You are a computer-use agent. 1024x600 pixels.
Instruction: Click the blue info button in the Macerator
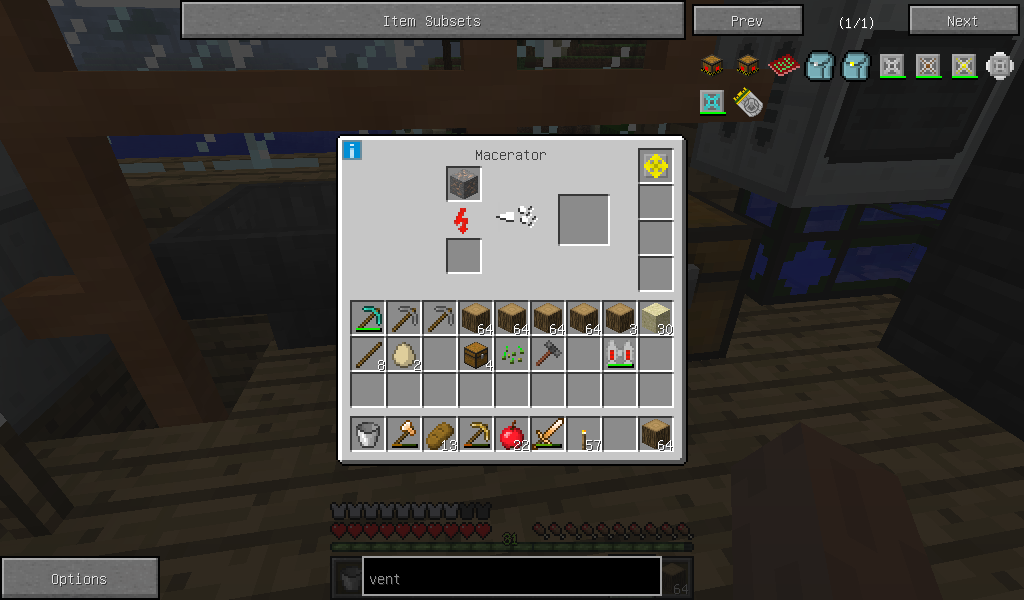click(x=352, y=151)
